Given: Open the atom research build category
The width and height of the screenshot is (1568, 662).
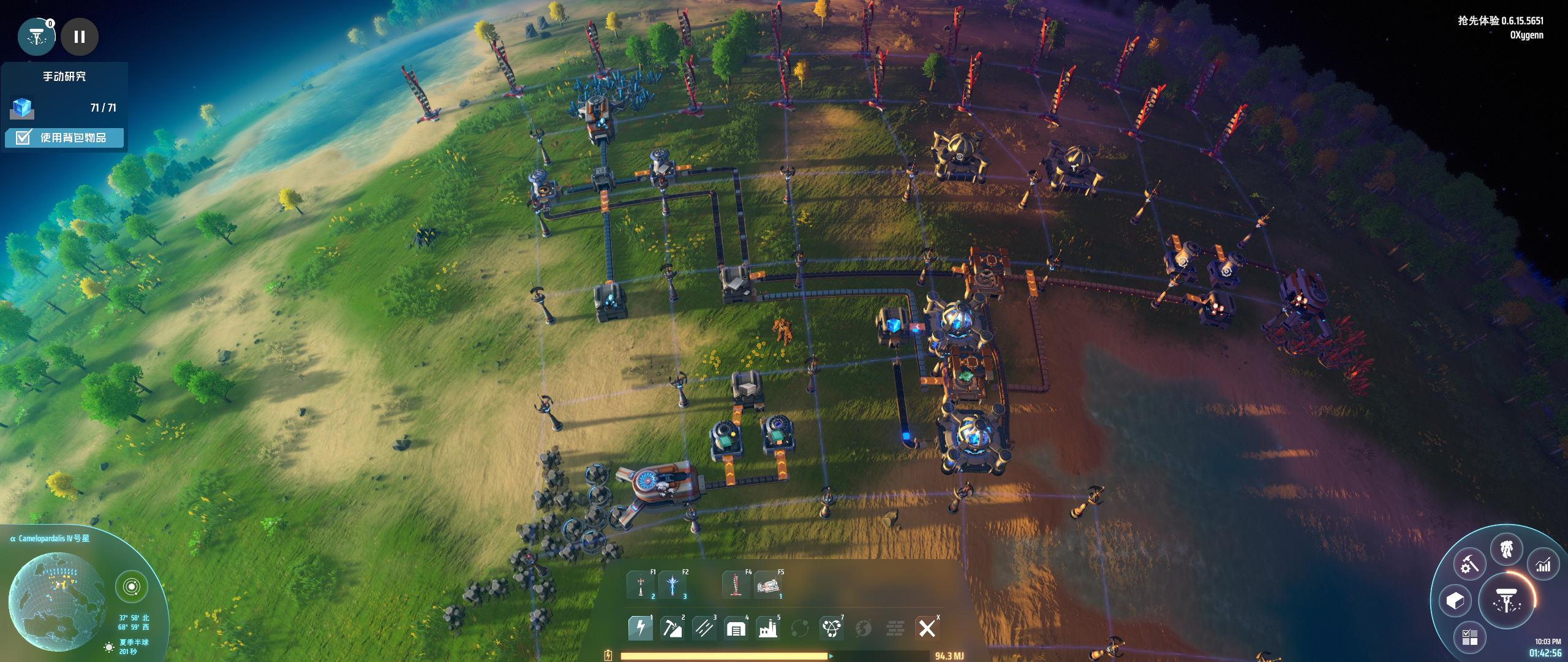Looking at the screenshot, I should click(831, 628).
